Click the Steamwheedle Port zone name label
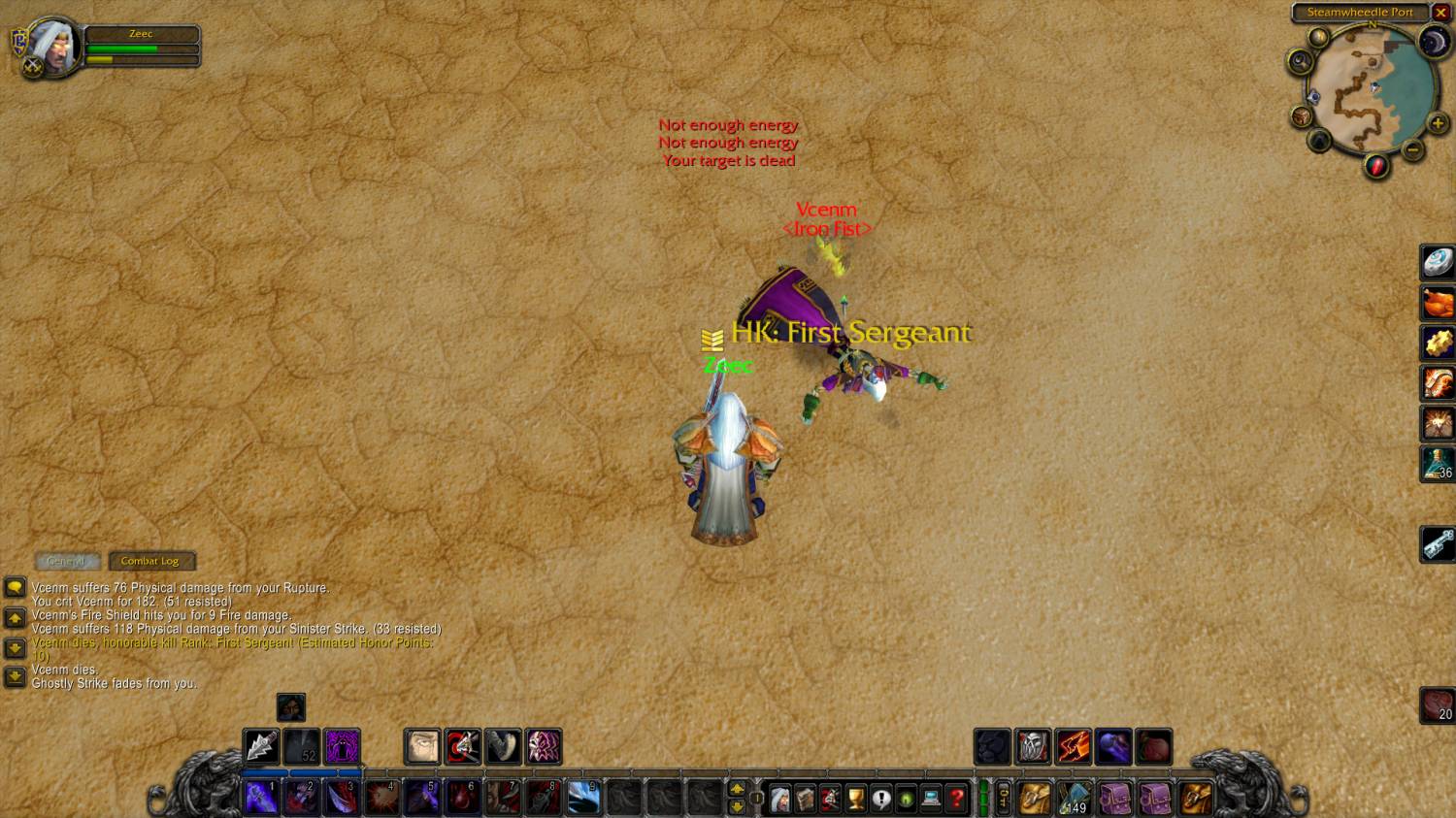 tap(1360, 13)
